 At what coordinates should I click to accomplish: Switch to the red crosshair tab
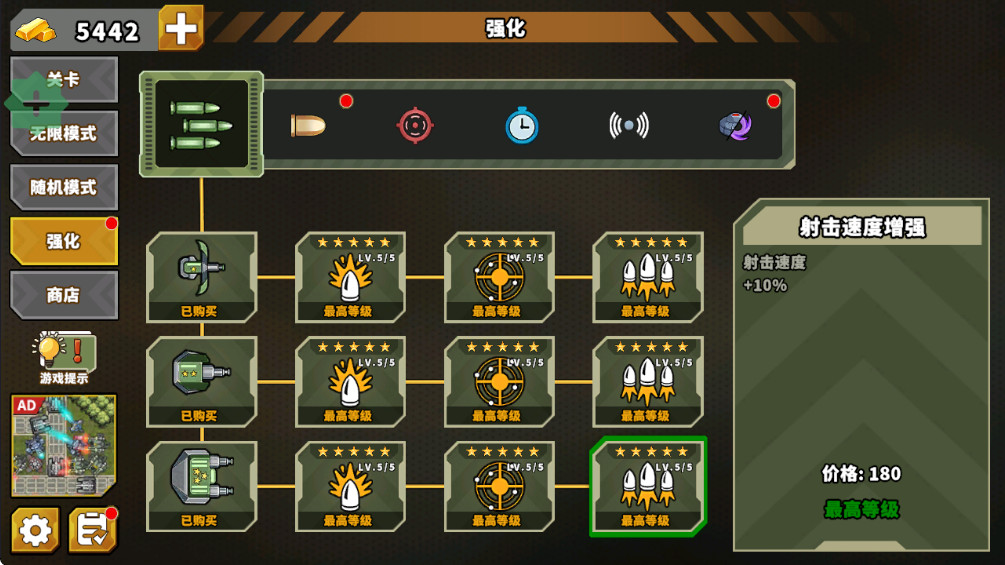coord(415,125)
